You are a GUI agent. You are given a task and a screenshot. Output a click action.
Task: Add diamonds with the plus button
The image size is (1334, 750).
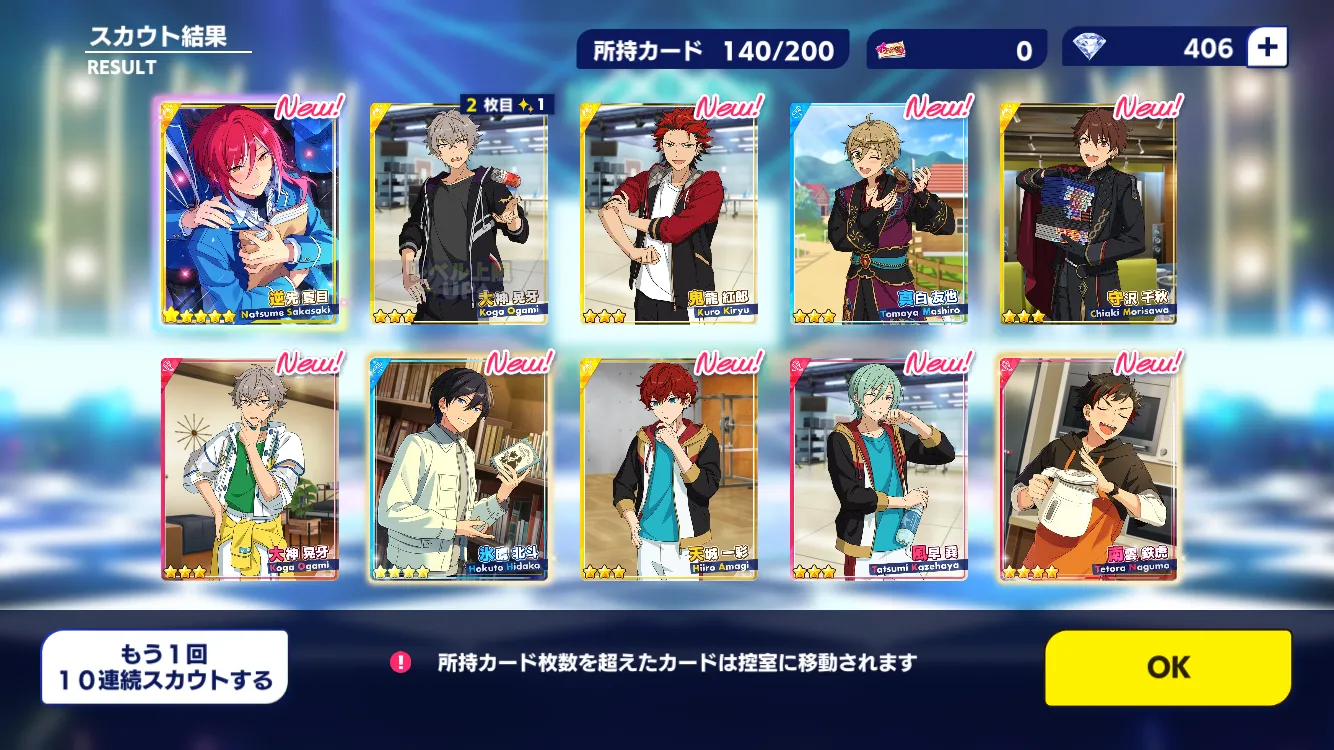[1268, 48]
